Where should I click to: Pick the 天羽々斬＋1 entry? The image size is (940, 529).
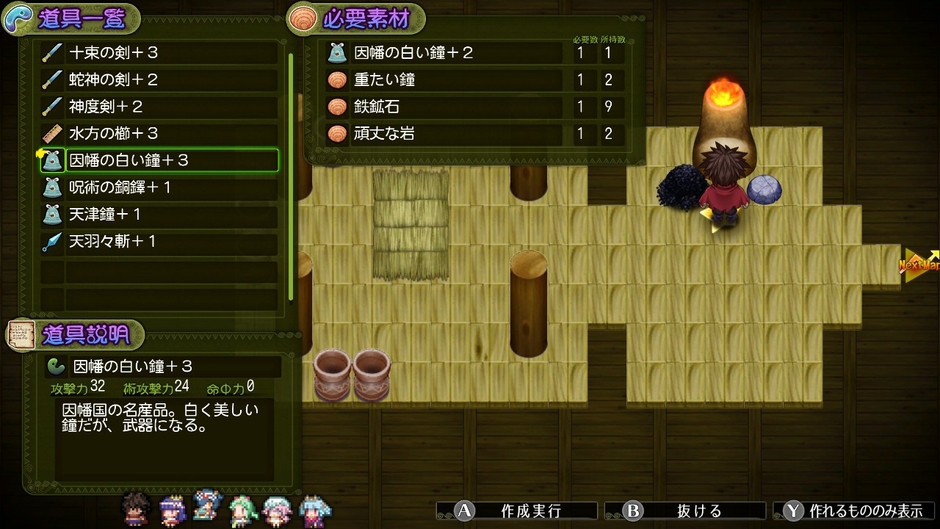(158, 241)
